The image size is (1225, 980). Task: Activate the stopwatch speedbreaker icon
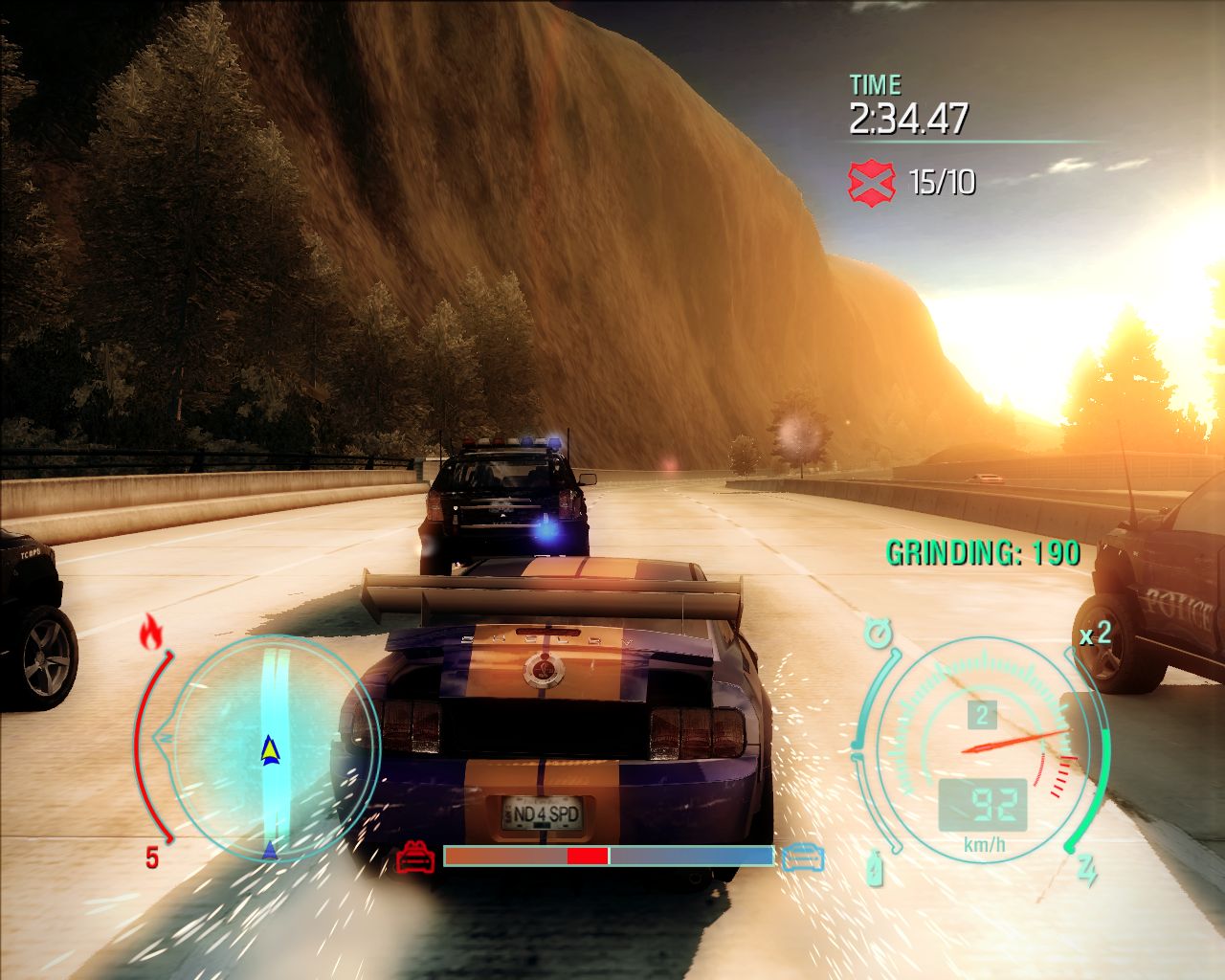pyautogui.click(x=877, y=632)
